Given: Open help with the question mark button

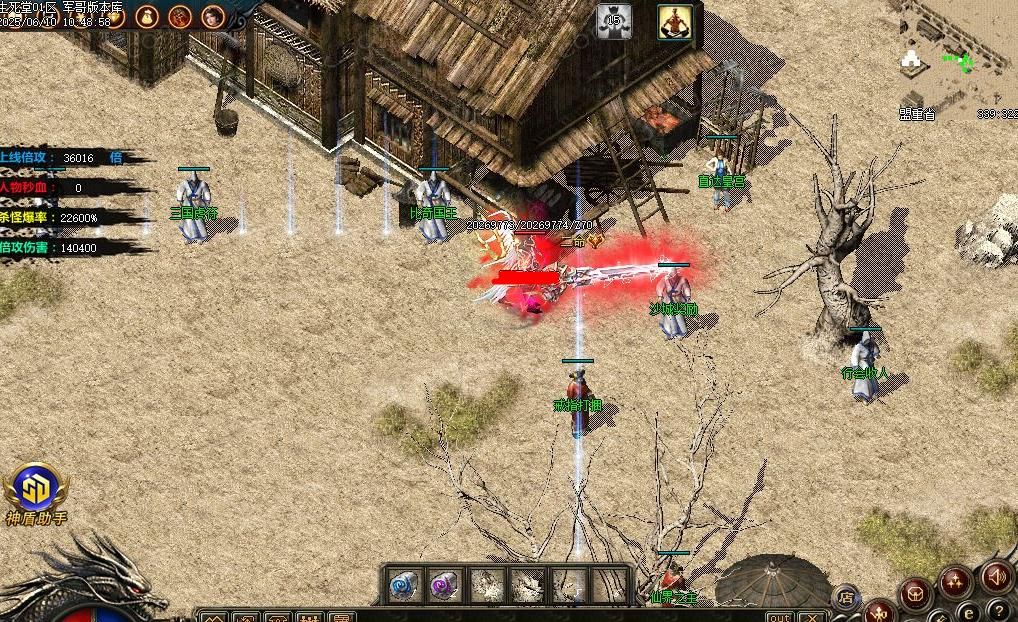Looking at the screenshot, I should tap(997, 609).
